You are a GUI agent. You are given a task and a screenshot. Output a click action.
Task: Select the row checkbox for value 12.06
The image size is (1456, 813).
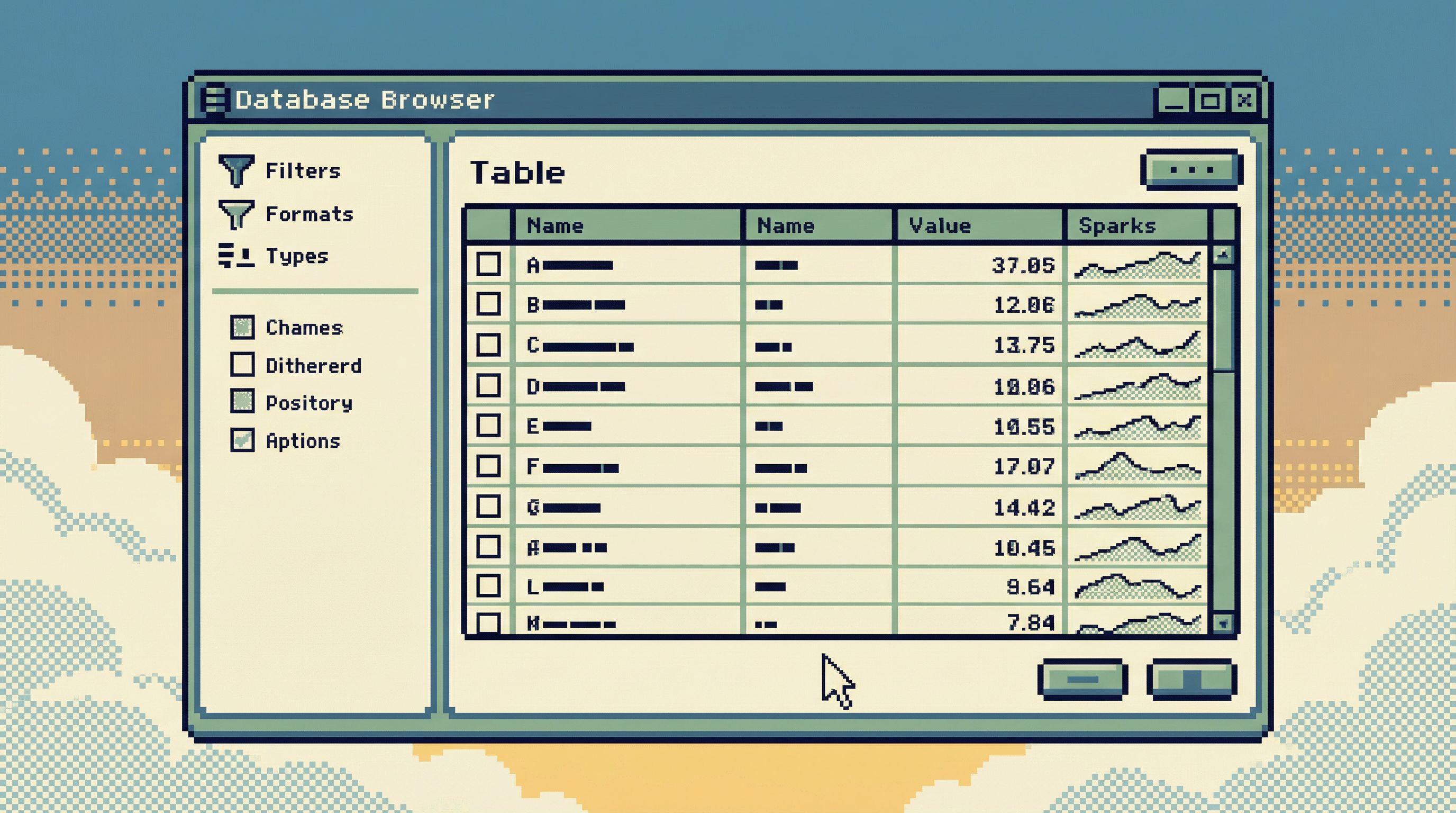[x=488, y=304]
